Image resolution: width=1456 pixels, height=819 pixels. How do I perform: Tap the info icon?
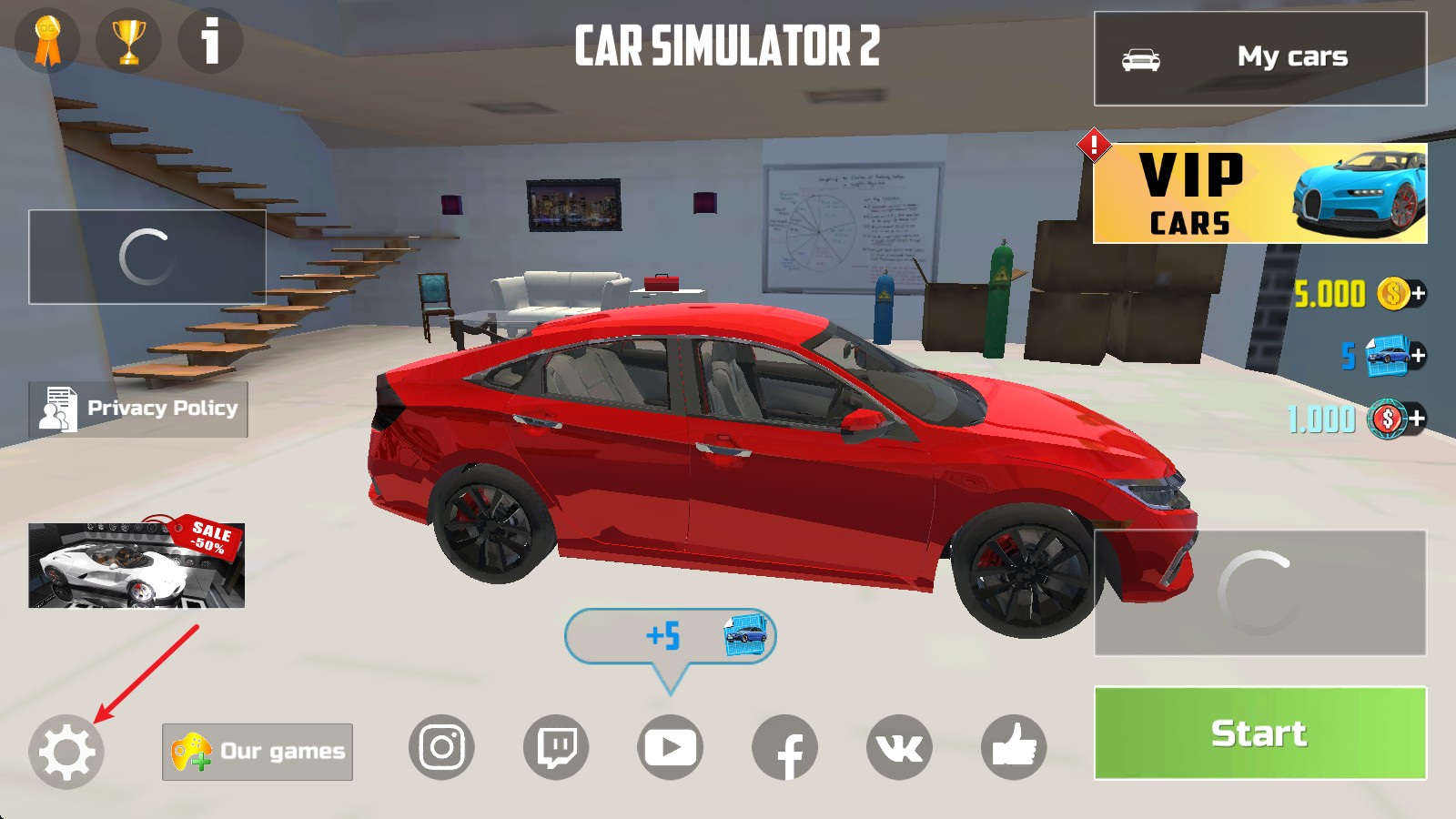click(x=209, y=40)
